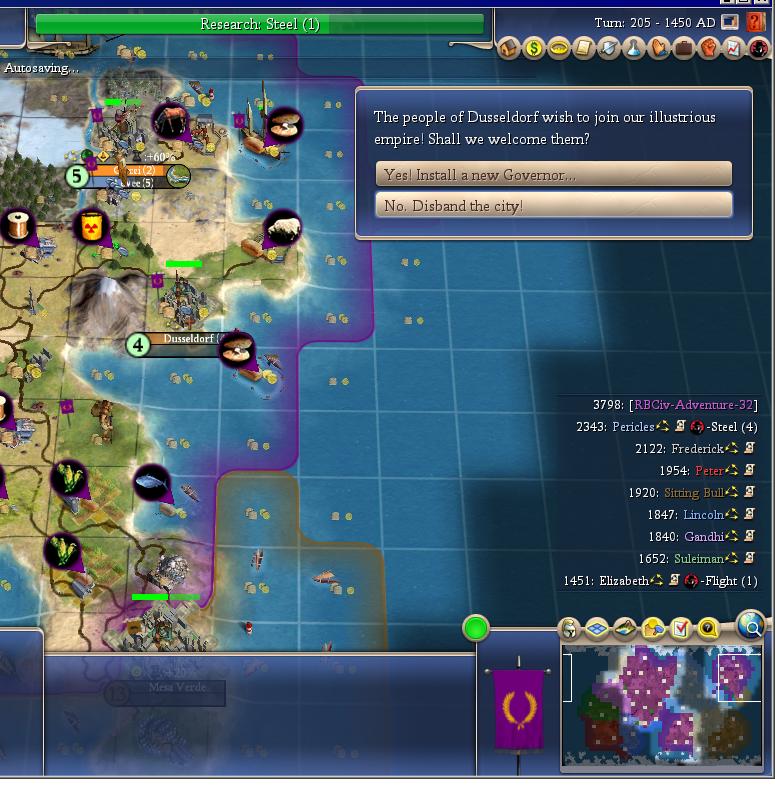Viewport: 775px width, 791px height.
Task: Open the research bar showing Steel
Action: click(x=259, y=24)
